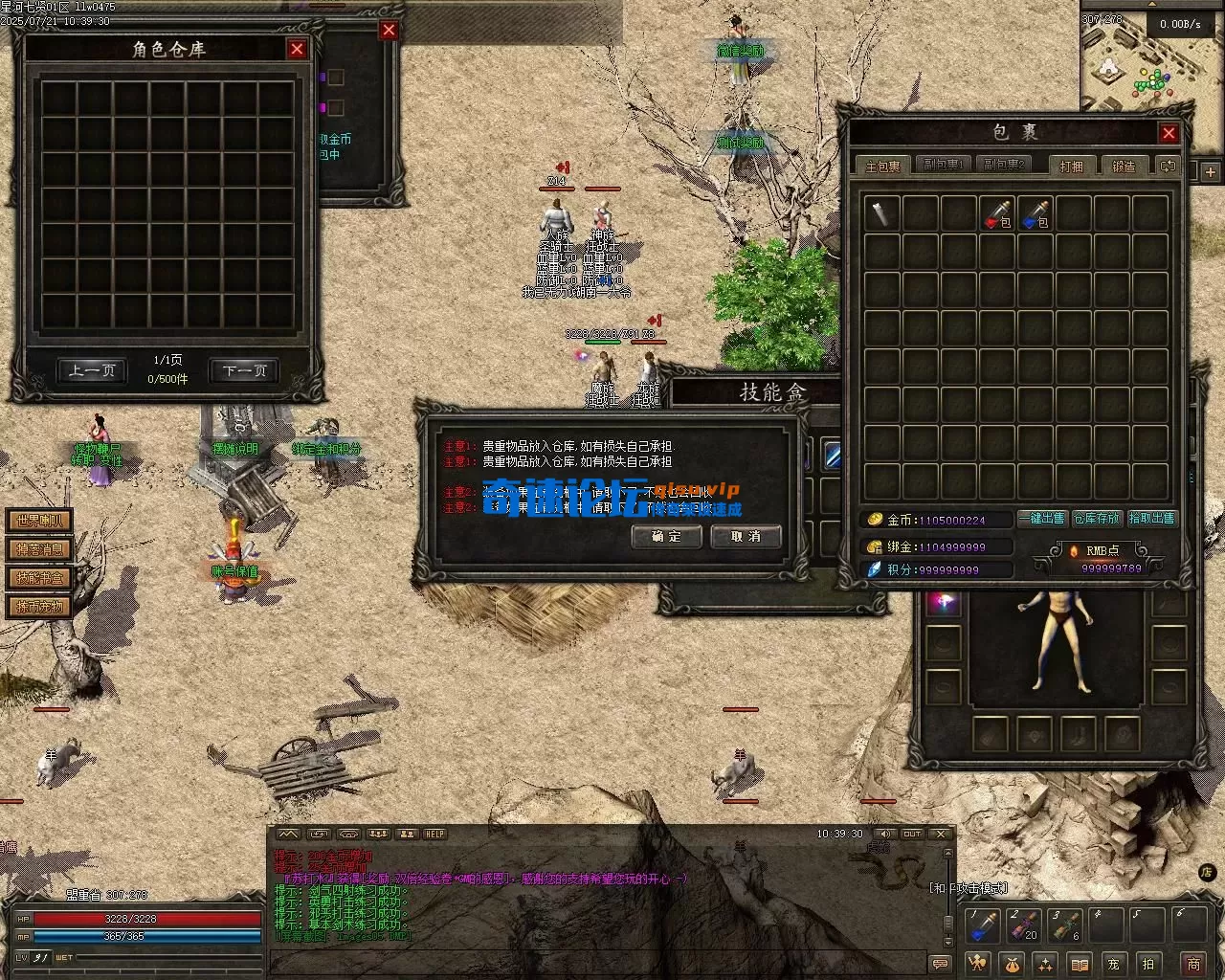This screenshot has height=980, width=1225.
Task: Open the 锻造 forging tab
Action: click(x=1124, y=166)
